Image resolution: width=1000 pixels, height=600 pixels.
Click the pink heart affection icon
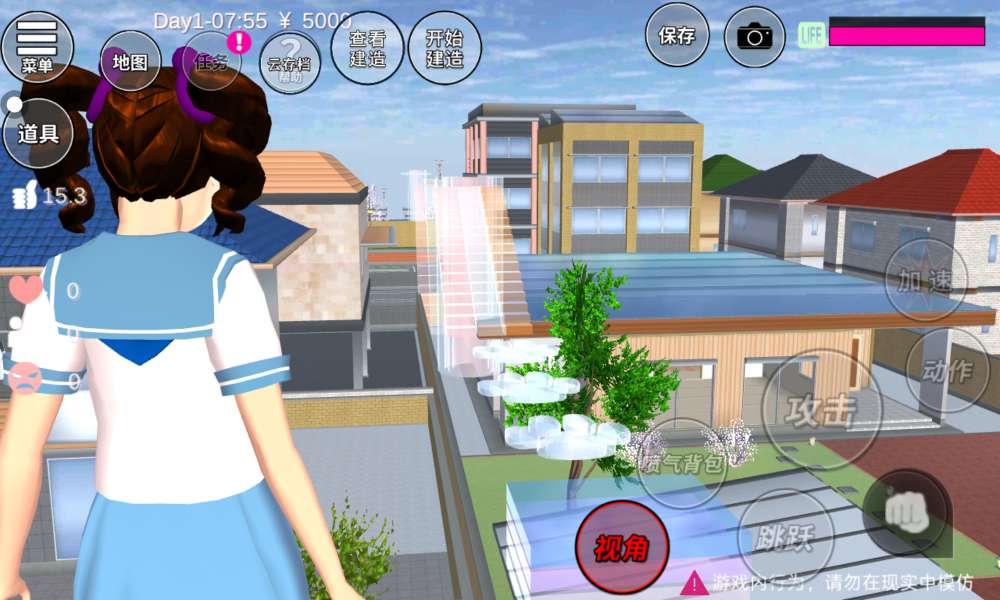[x=27, y=291]
